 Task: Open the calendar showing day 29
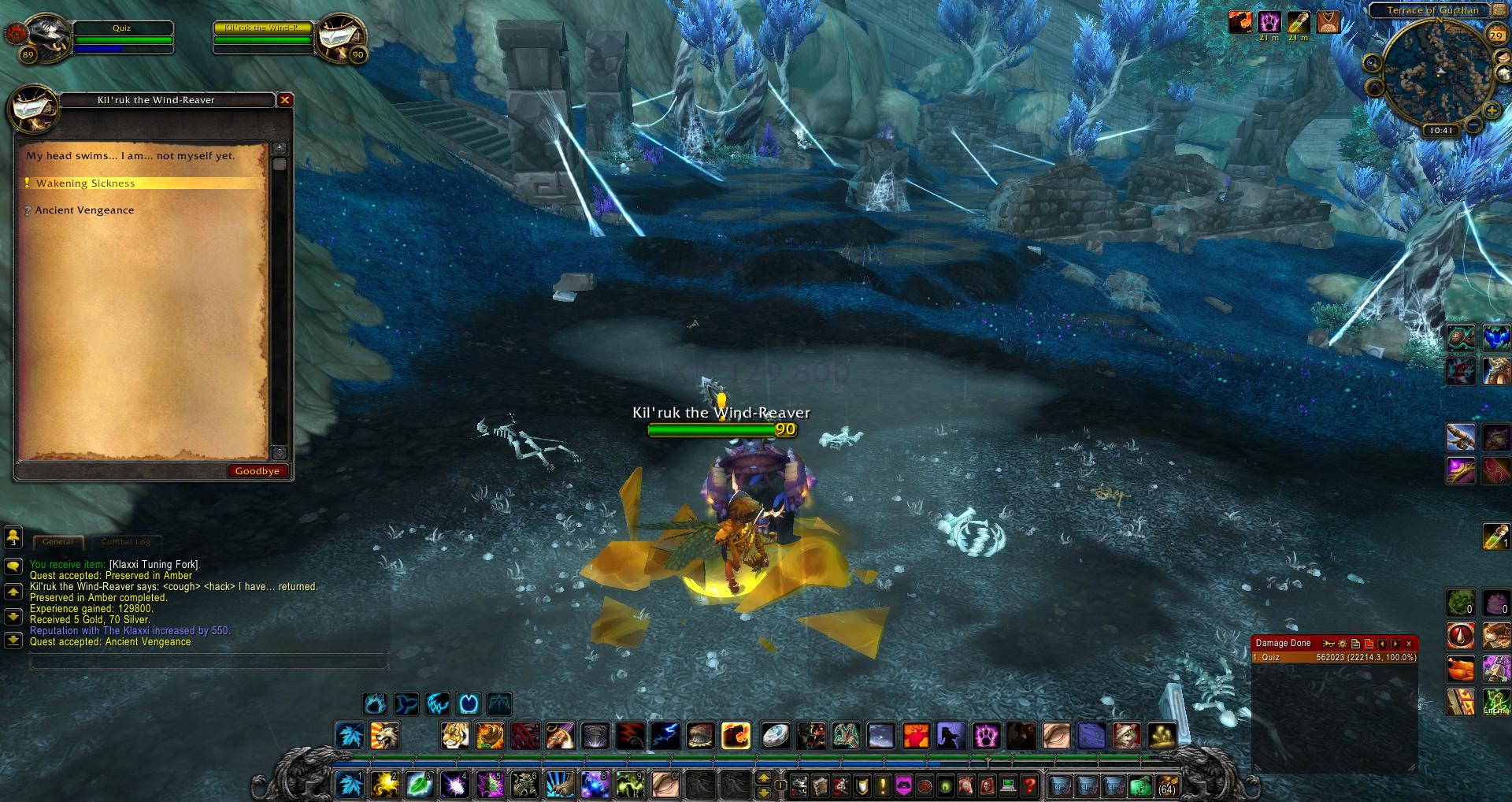[x=1495, y=35]
